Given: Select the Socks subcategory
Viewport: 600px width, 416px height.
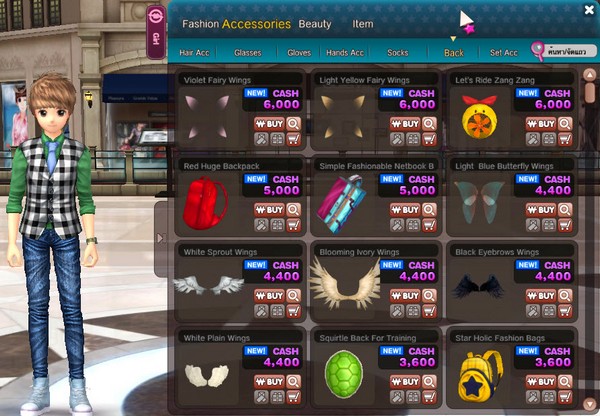Looking at the screenshot, I should pos(397,52).
